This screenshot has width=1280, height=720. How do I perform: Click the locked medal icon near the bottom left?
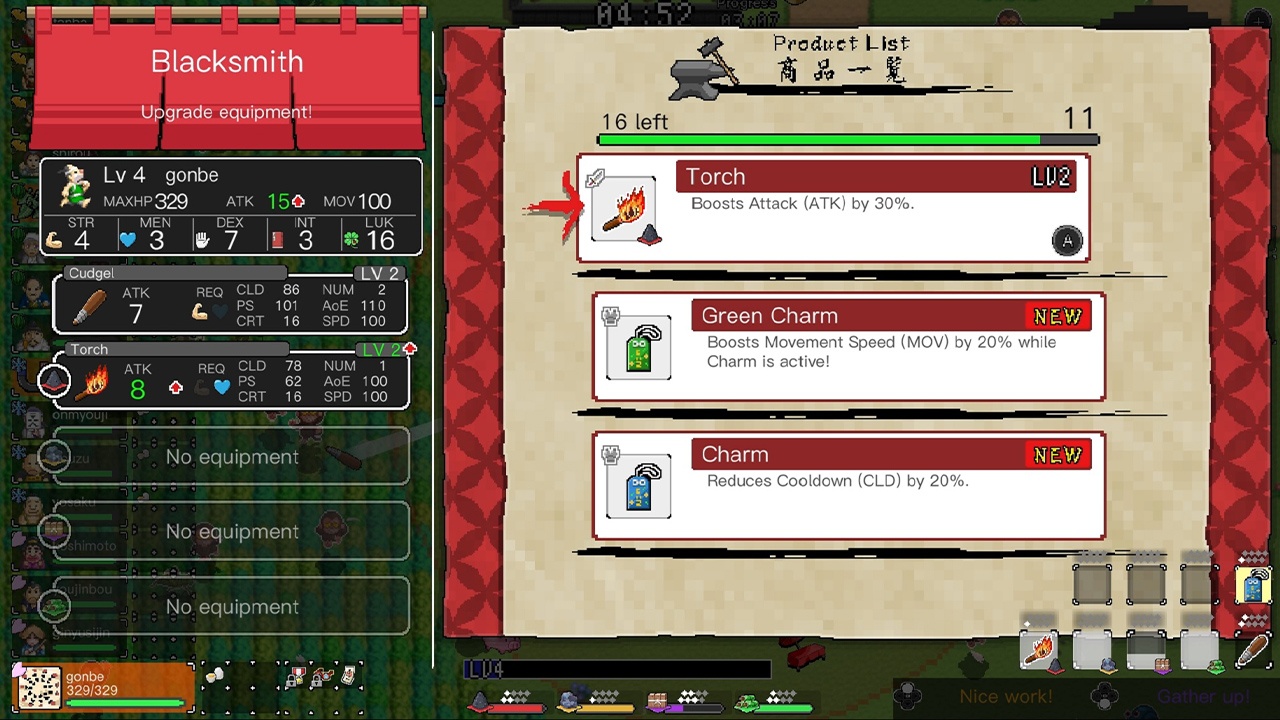click(296, 676)
